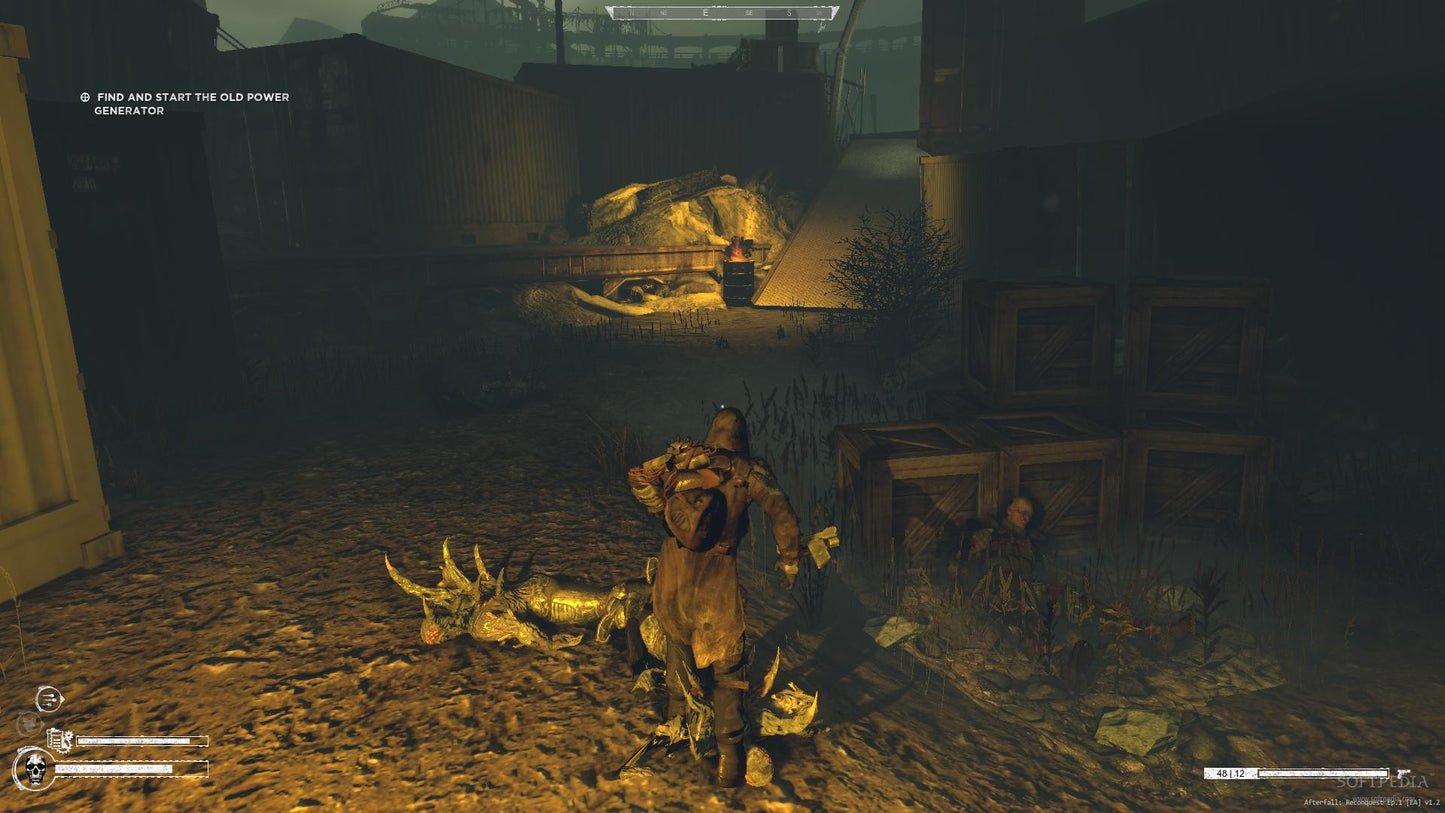Click the objective target marker icon
The width and height of the screenshot is (1445, 813).
(x=84, y=97)
